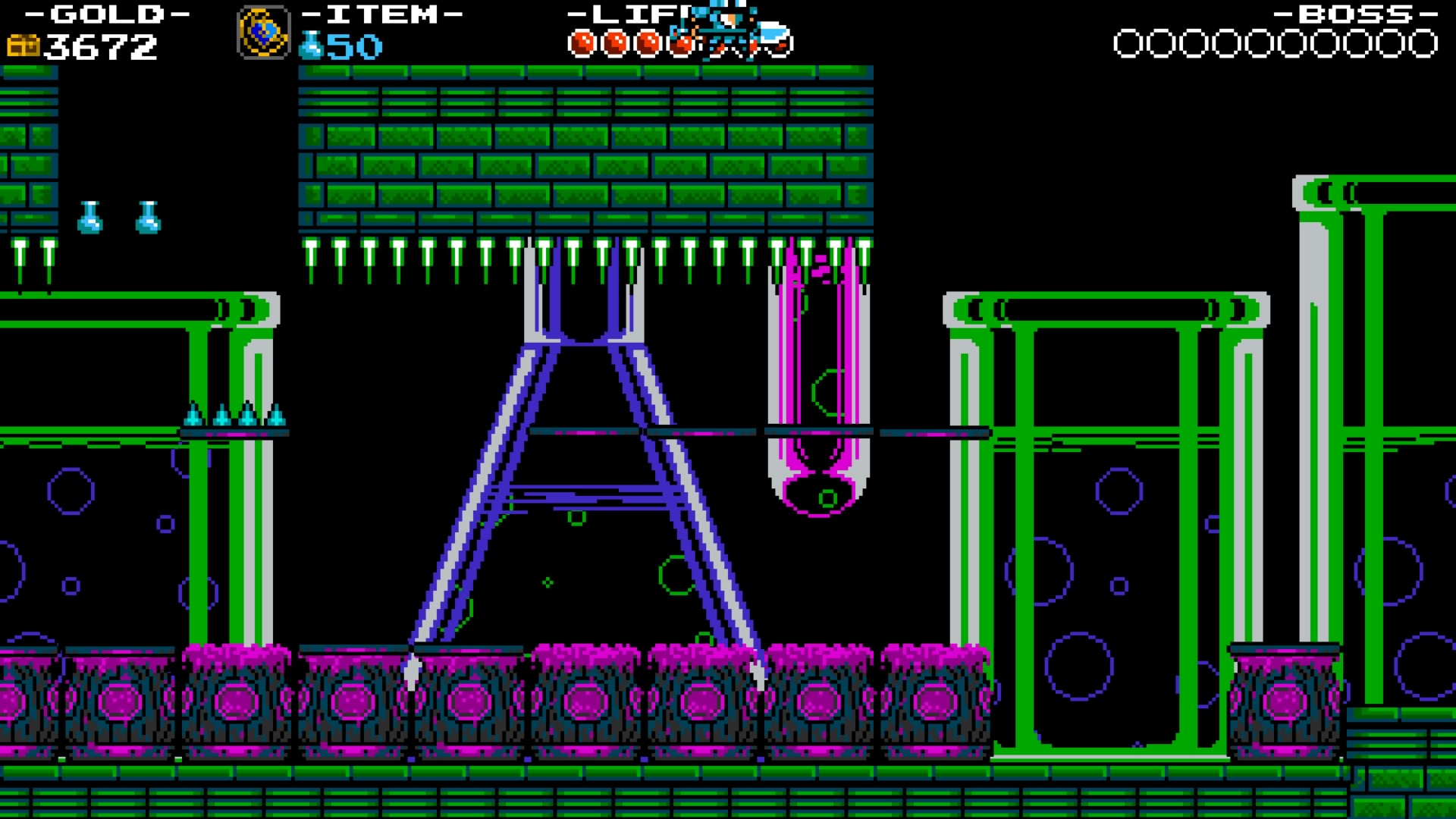Click the row of green ceiling spikes
The height and width of the screenshot is (819, 1456).
[x=455, y=258]
